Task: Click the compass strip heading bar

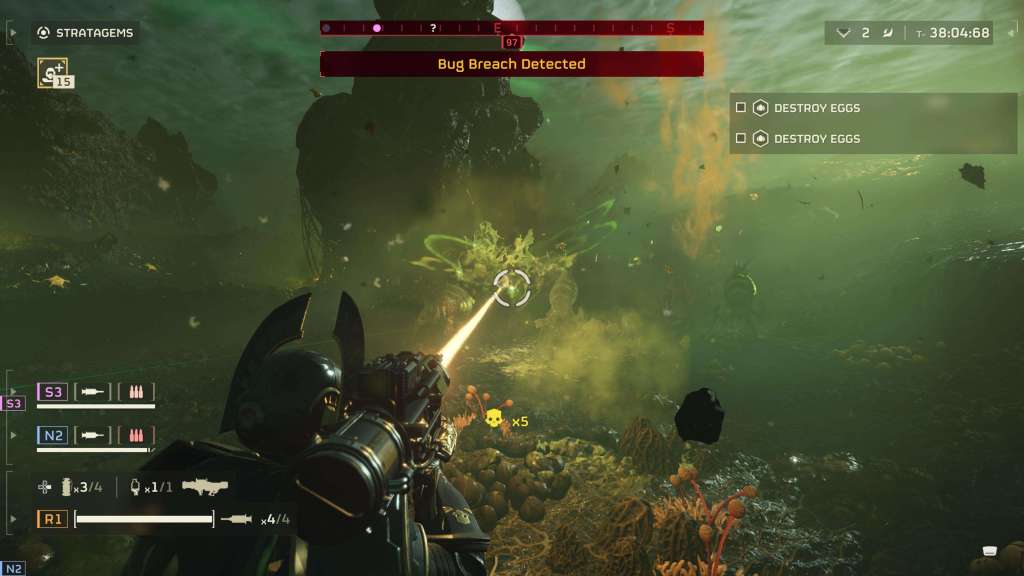Action: (511, 28)
